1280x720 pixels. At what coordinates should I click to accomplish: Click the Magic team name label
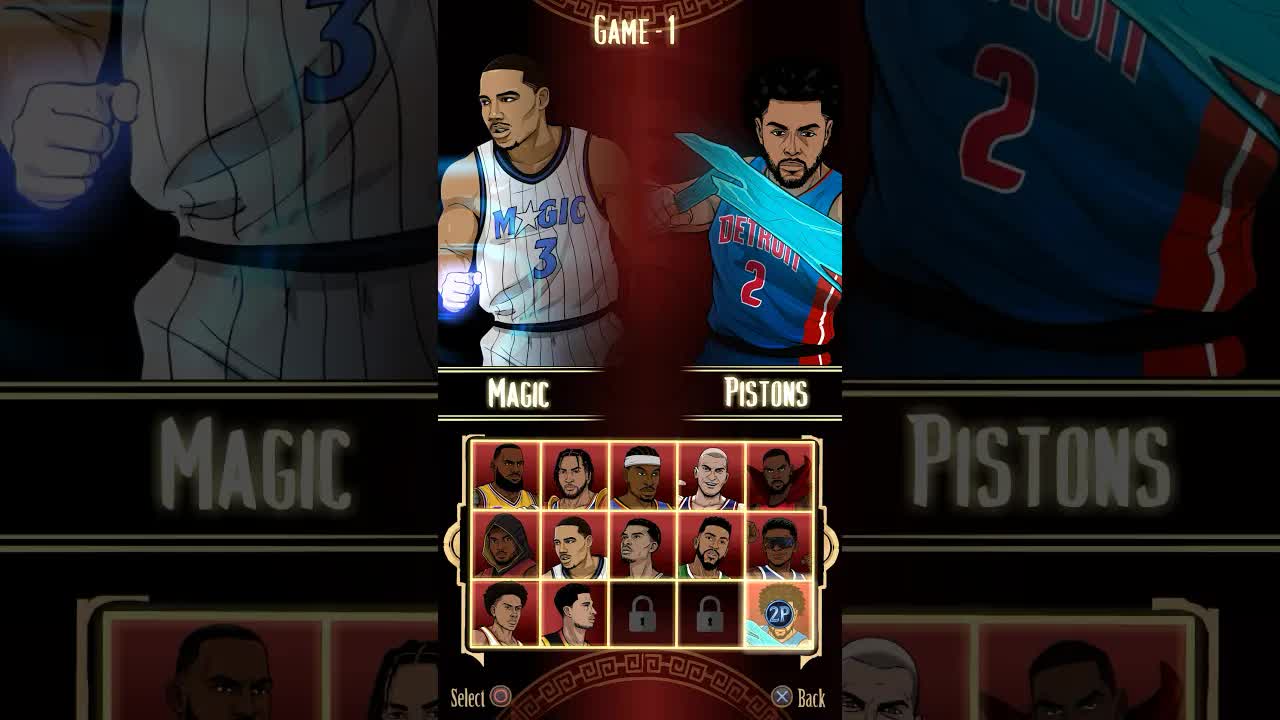521,393
